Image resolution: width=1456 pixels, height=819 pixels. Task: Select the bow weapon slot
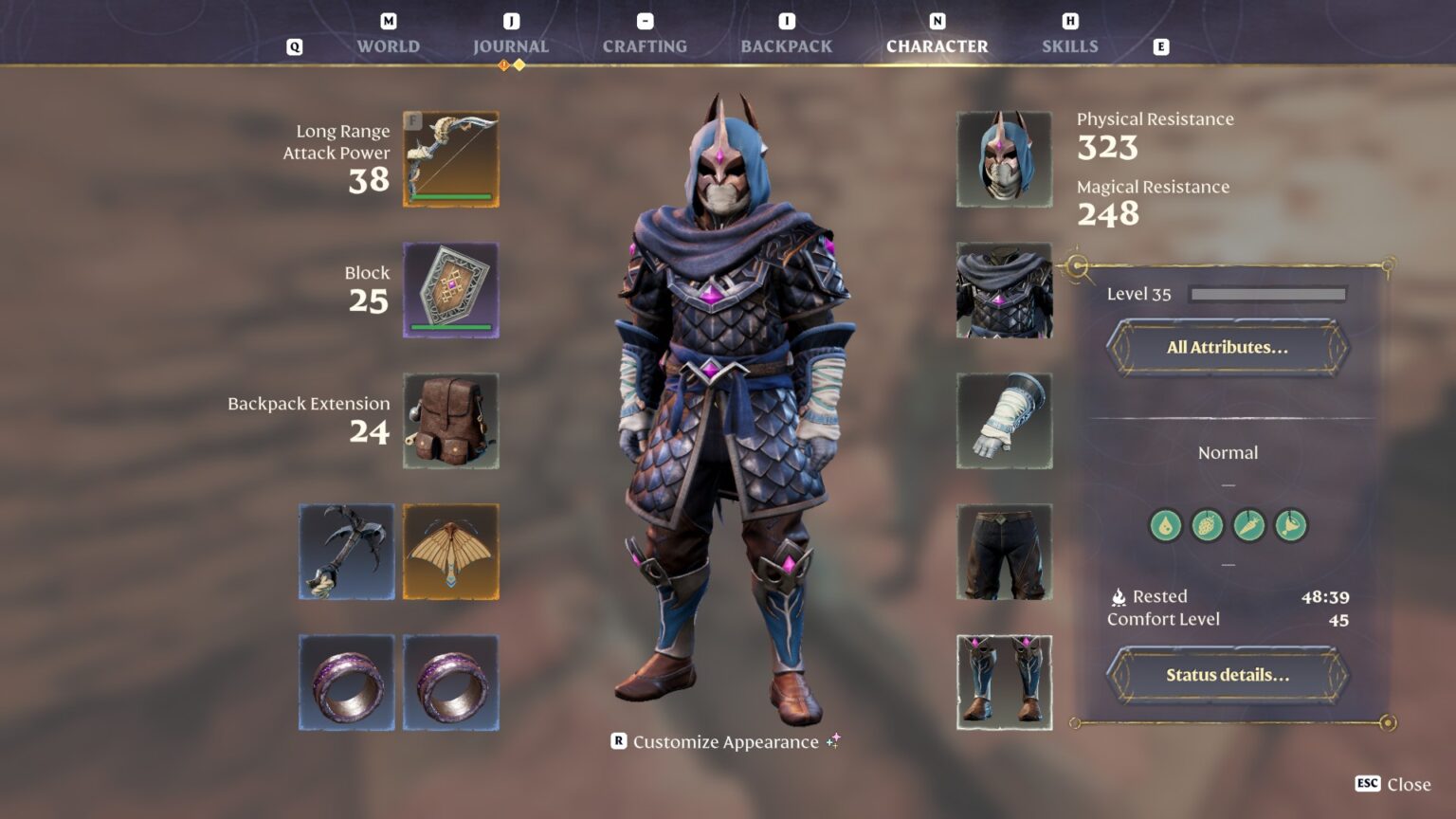click(450, 159)
